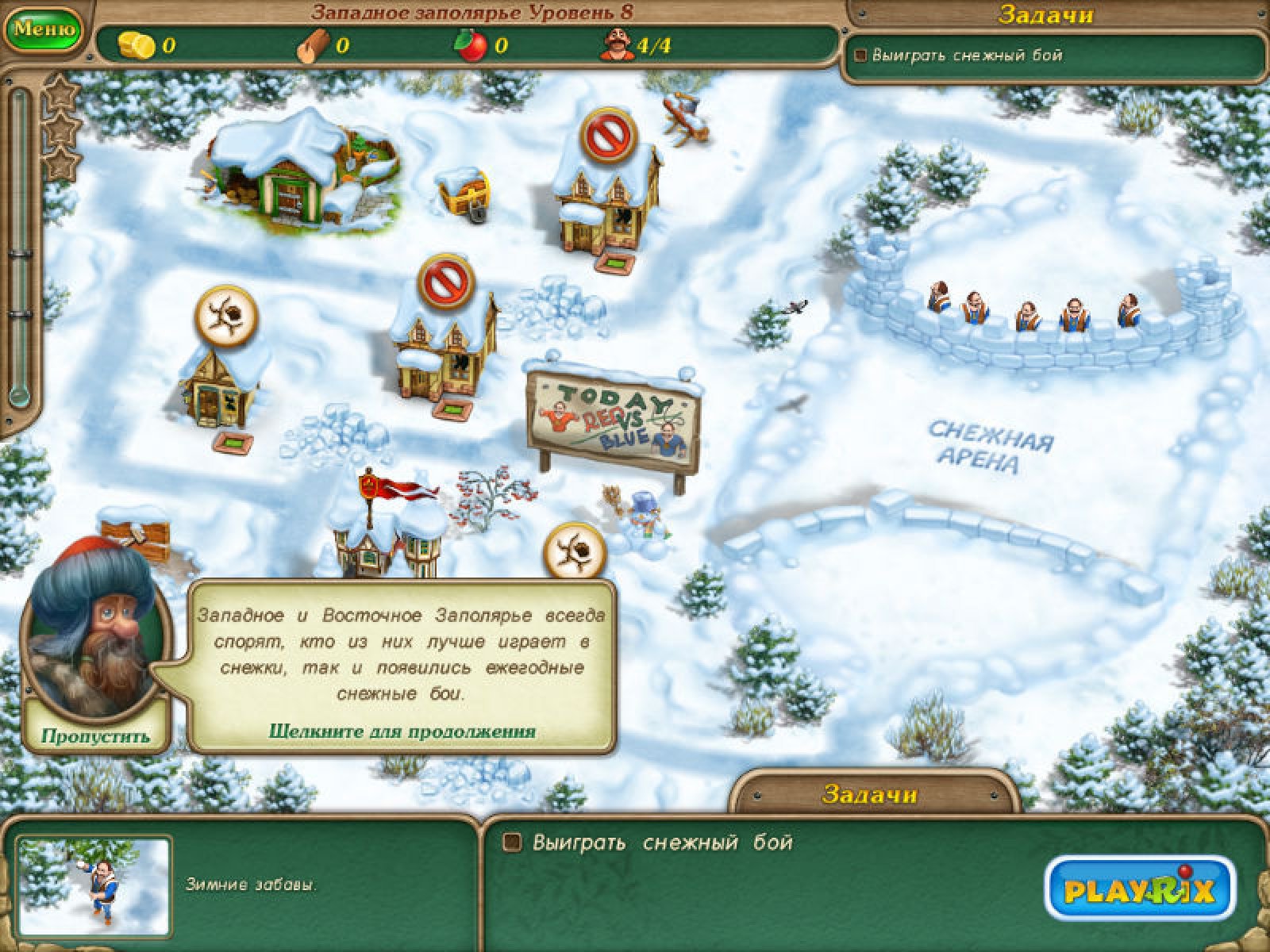The width and height of the screenshot is (1270, 952).
Task: Skip the dialogue with Пропустить
Action: (x=95, y=735)
